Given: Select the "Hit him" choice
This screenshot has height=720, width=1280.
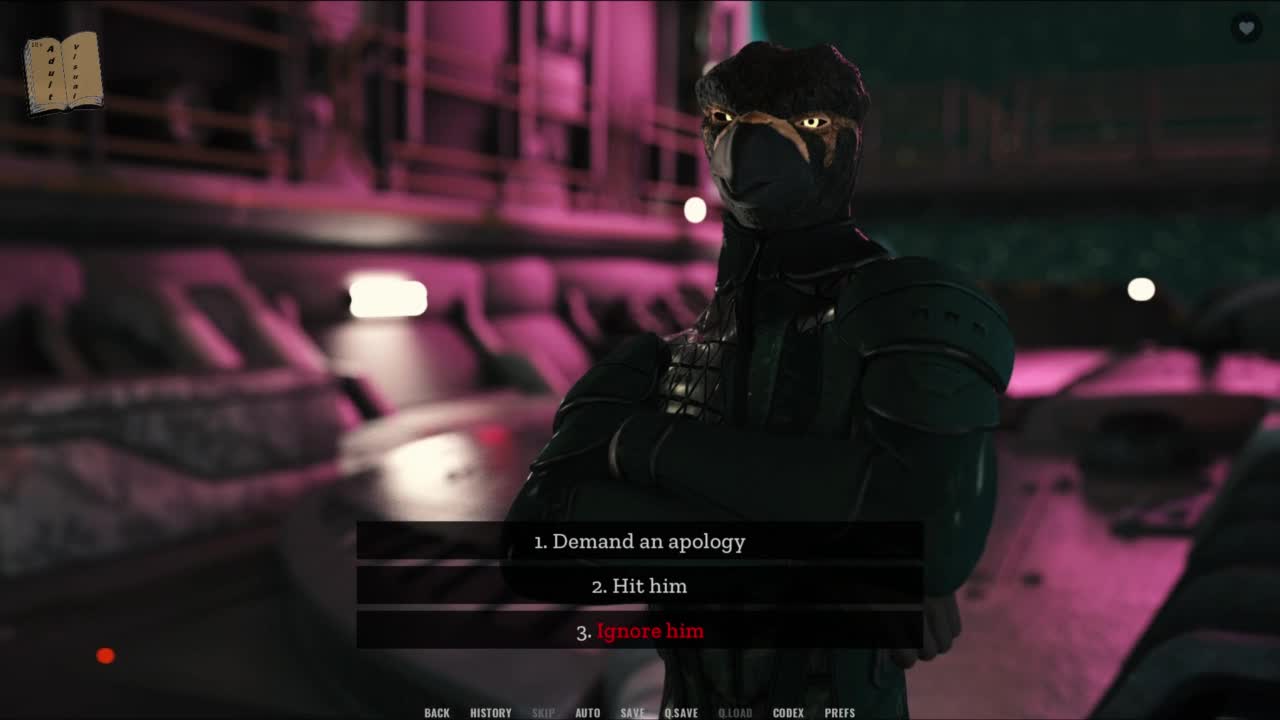Looking at the screenshot, I should 639,586.
